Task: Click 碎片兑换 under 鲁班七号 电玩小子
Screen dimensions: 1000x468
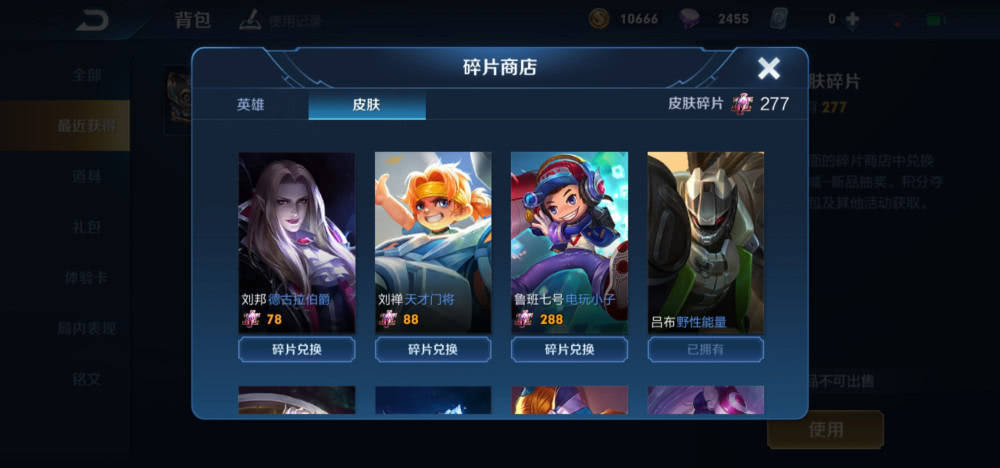Action: [569, 349]
